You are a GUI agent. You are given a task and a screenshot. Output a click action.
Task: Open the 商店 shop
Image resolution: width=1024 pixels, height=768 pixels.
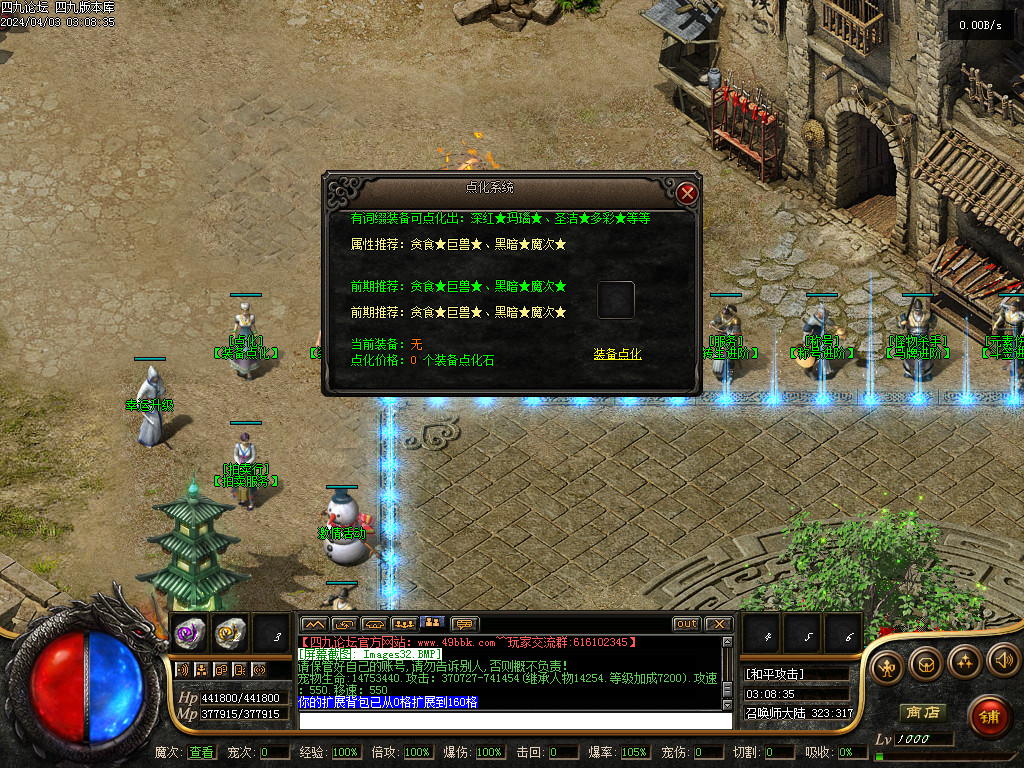(921, 713)
